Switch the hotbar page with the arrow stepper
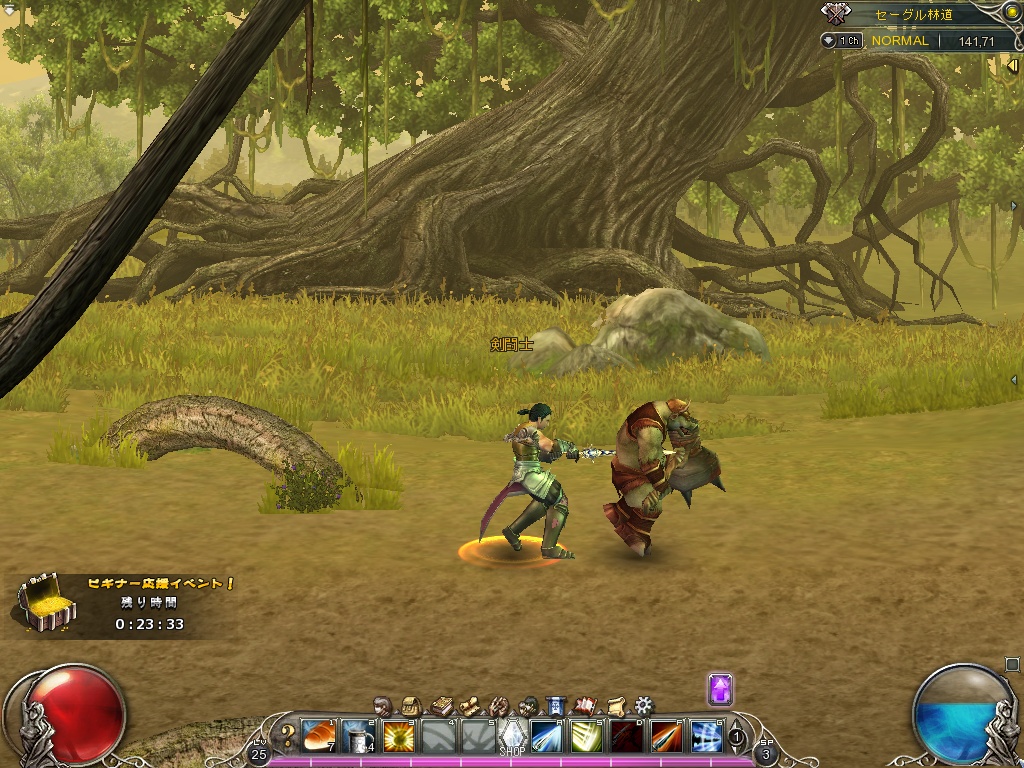1024x768 pixels. pyautogui.click(x=737, y=737)
